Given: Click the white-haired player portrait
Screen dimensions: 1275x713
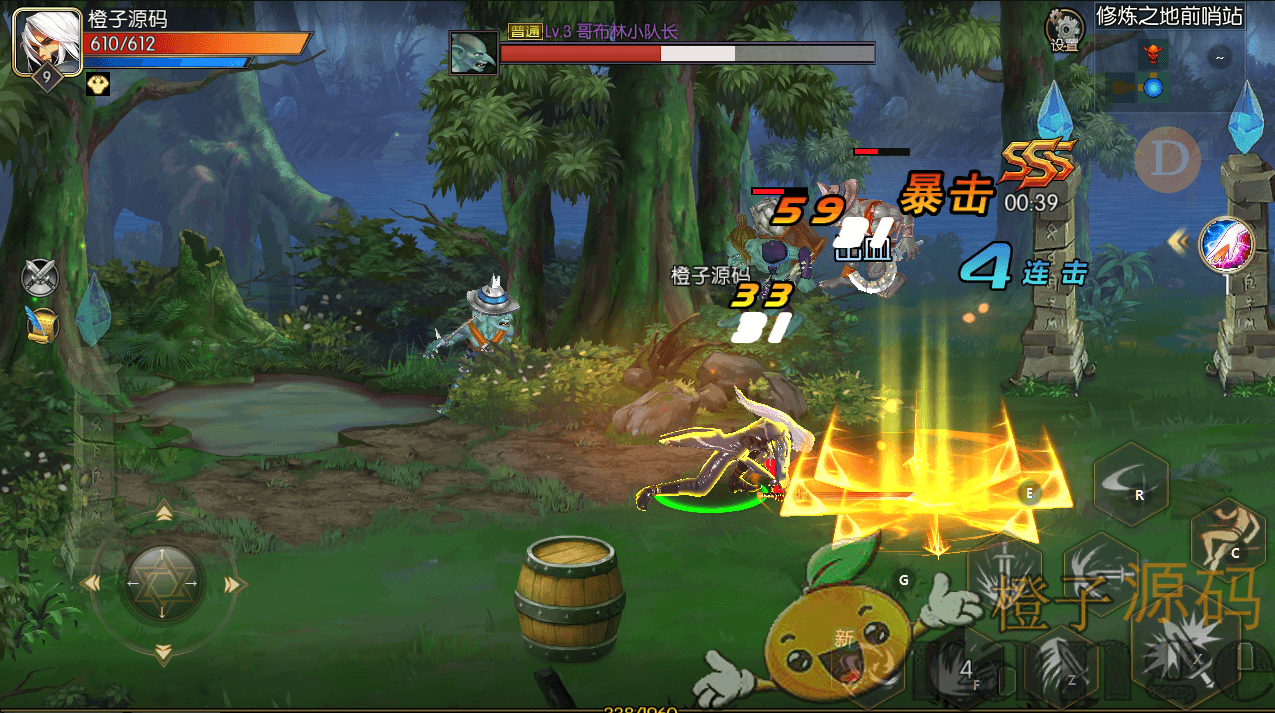Looking at the screenshot, I should point(46,40).
